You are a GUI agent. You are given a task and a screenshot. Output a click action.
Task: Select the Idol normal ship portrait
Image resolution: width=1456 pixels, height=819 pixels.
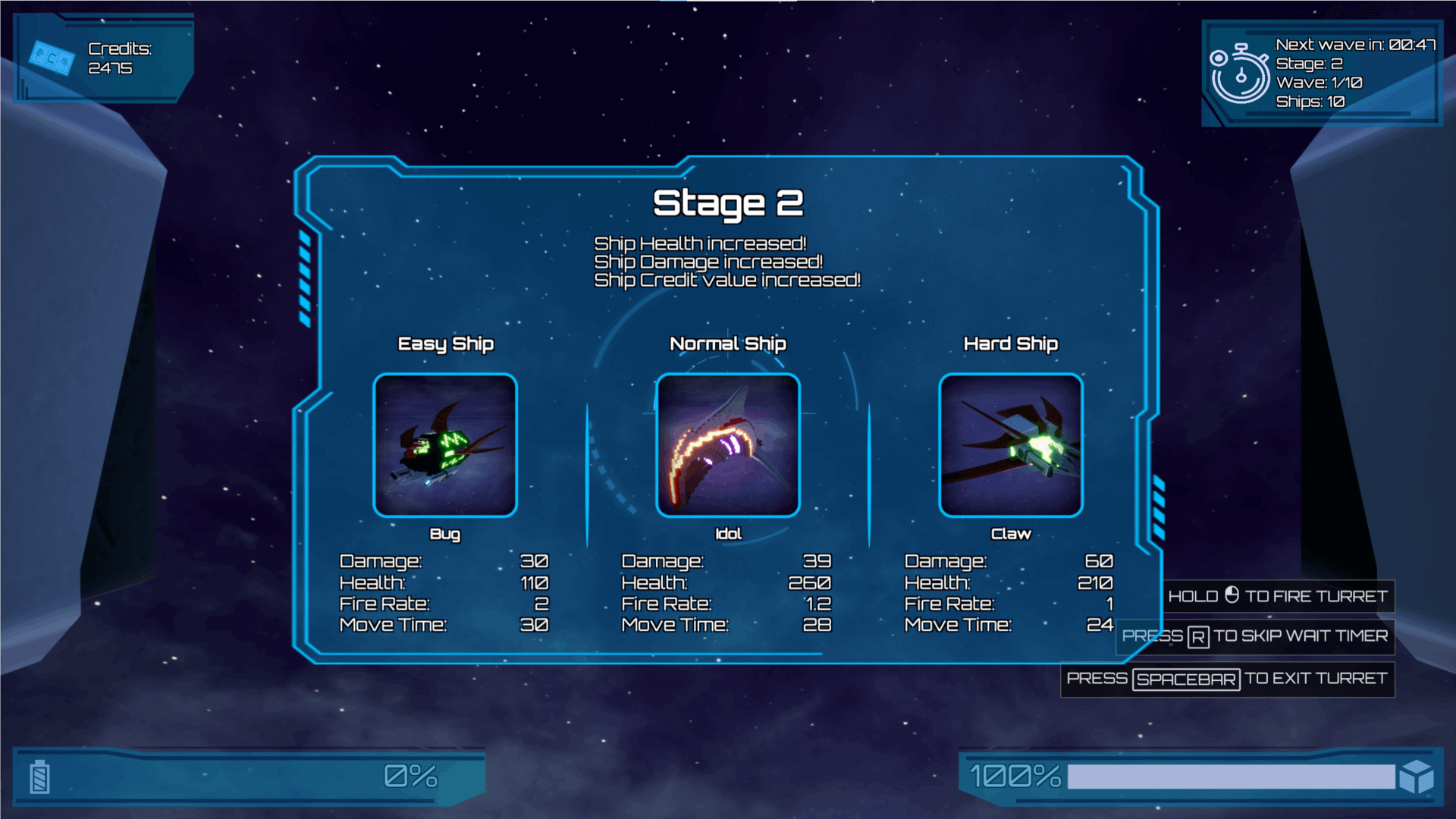coord(728,446)
